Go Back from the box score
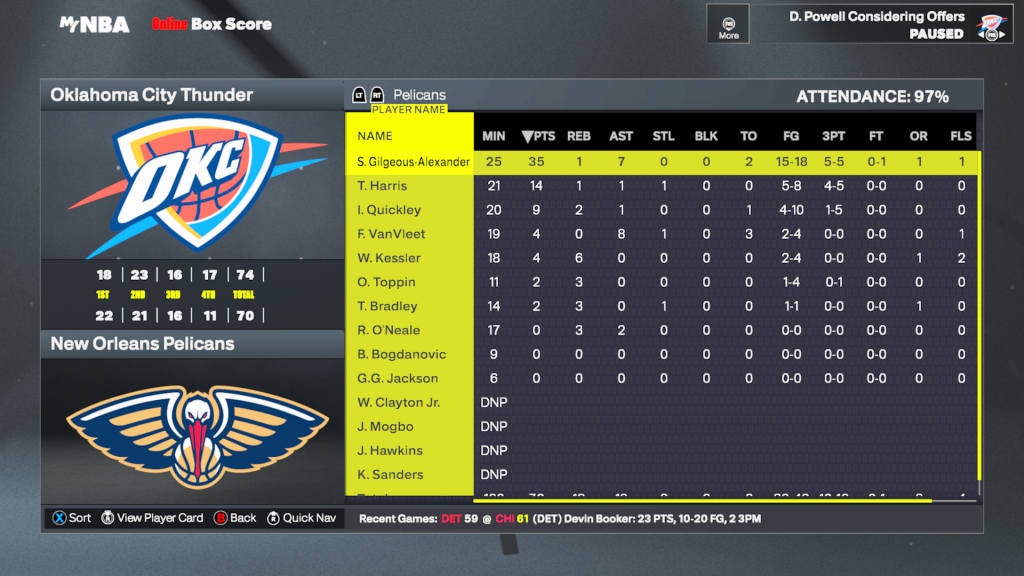 coord(235,518)
